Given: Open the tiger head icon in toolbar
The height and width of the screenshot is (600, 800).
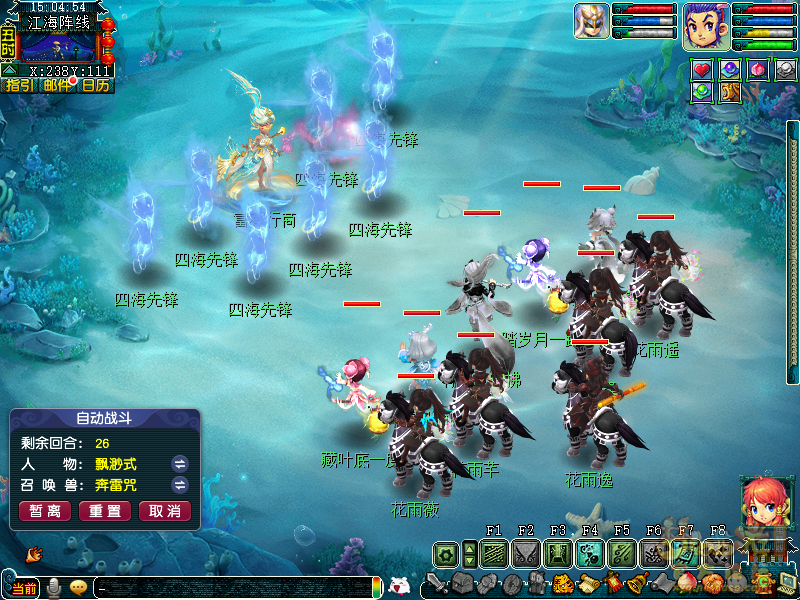Looking at the screenshot, I should tap(562, 583).
